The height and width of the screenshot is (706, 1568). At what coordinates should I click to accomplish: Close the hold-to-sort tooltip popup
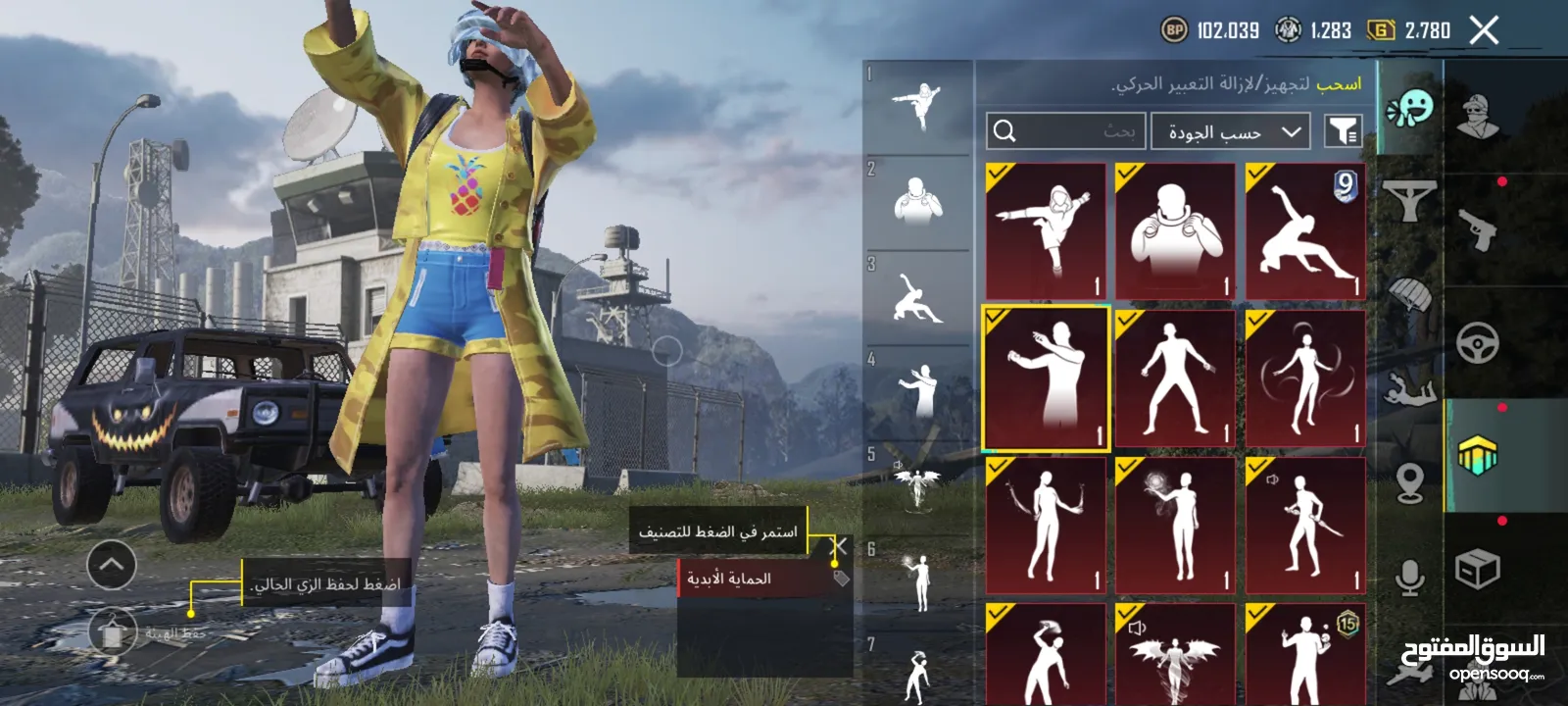point(839,546)
